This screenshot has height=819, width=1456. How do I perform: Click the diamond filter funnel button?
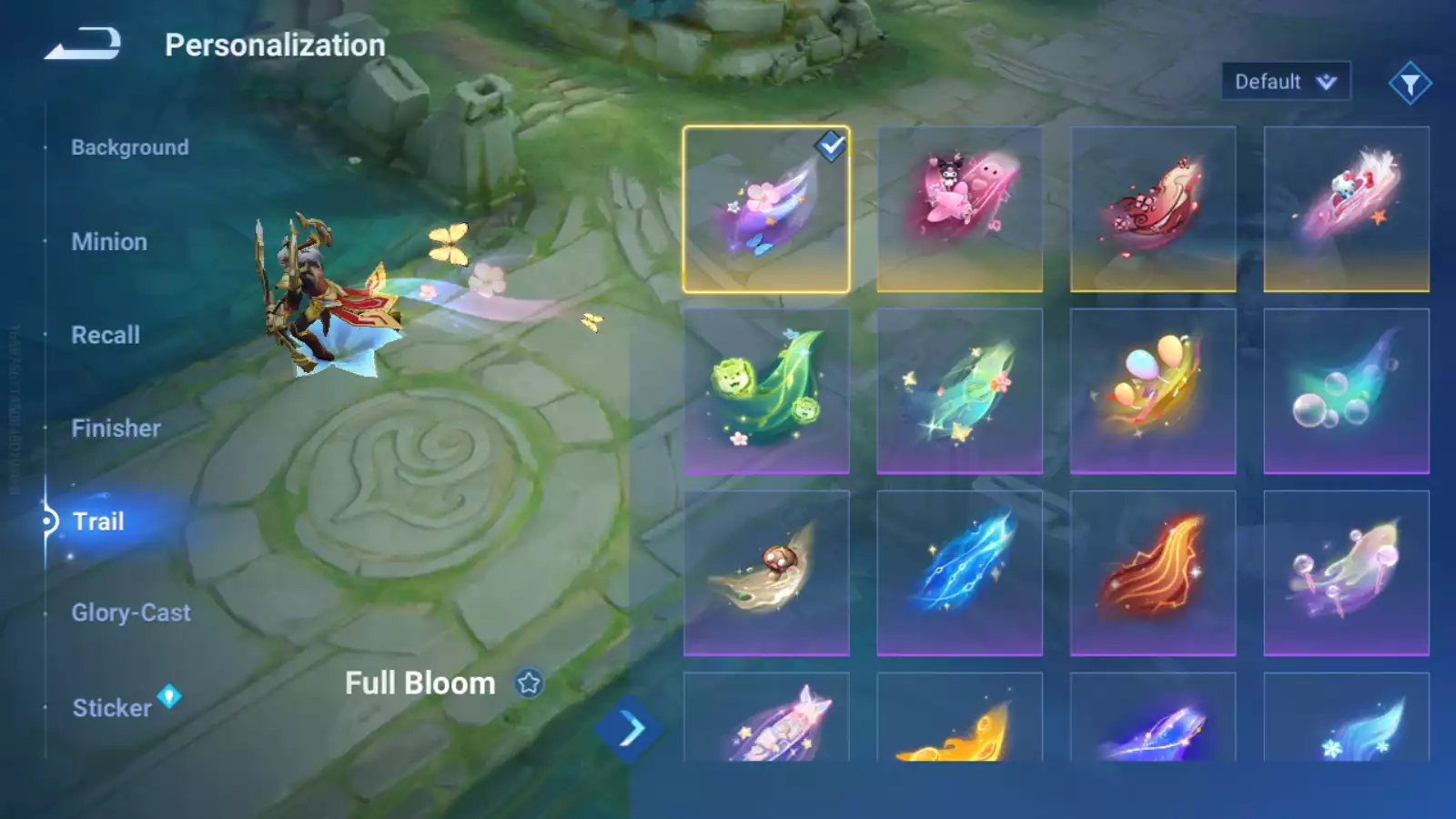coord(1410,84)
